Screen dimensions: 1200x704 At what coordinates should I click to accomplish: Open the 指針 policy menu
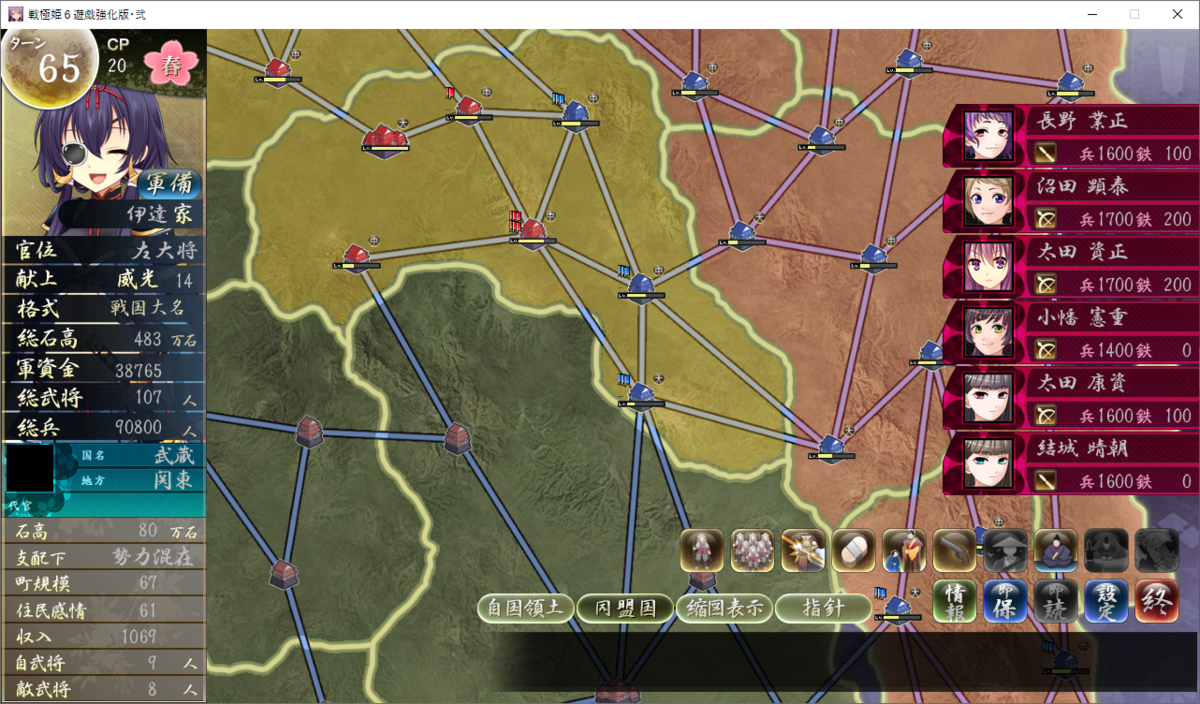(x=823, y=608)
